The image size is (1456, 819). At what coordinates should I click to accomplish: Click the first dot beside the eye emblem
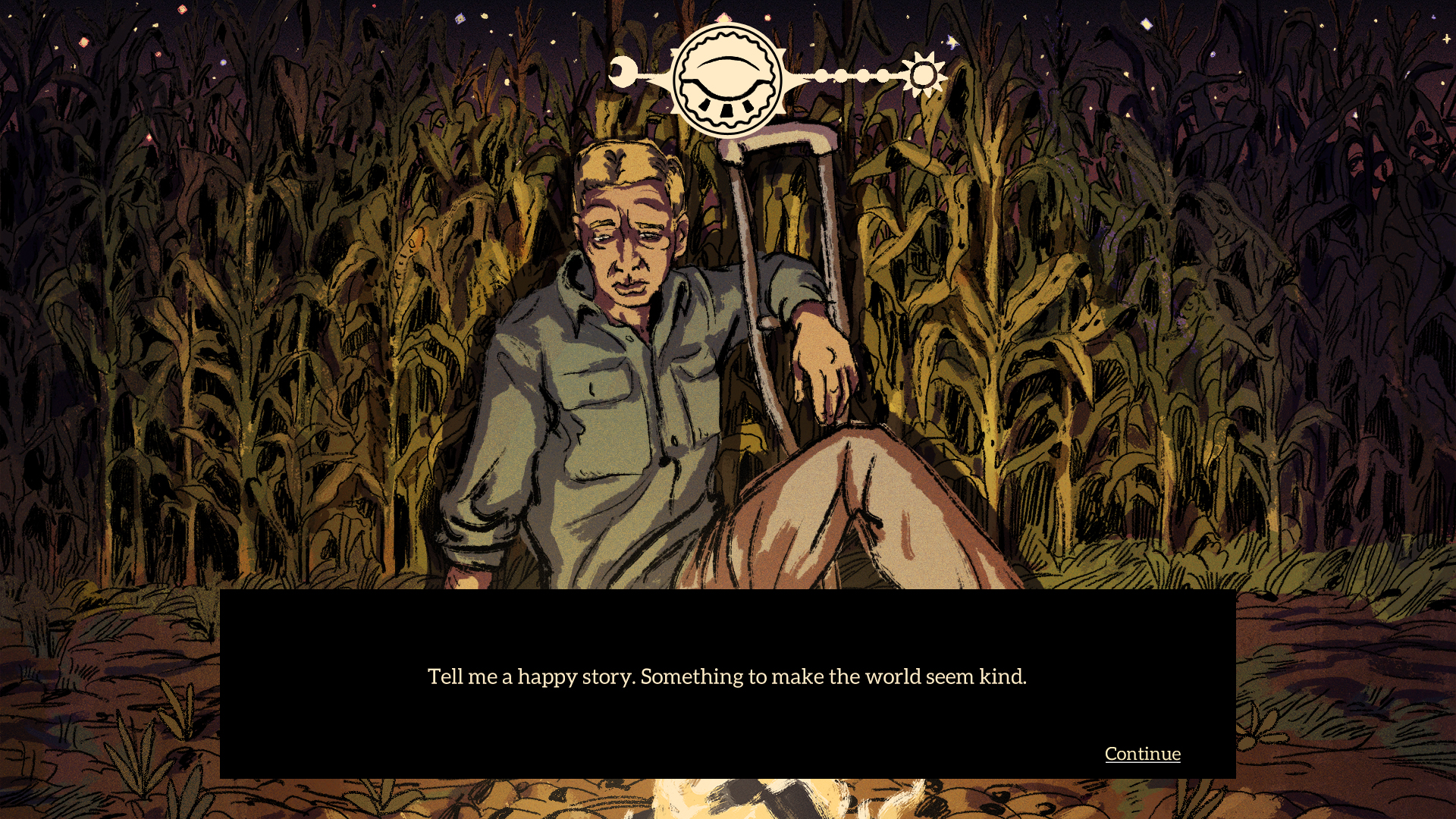[x=823, y=74]
